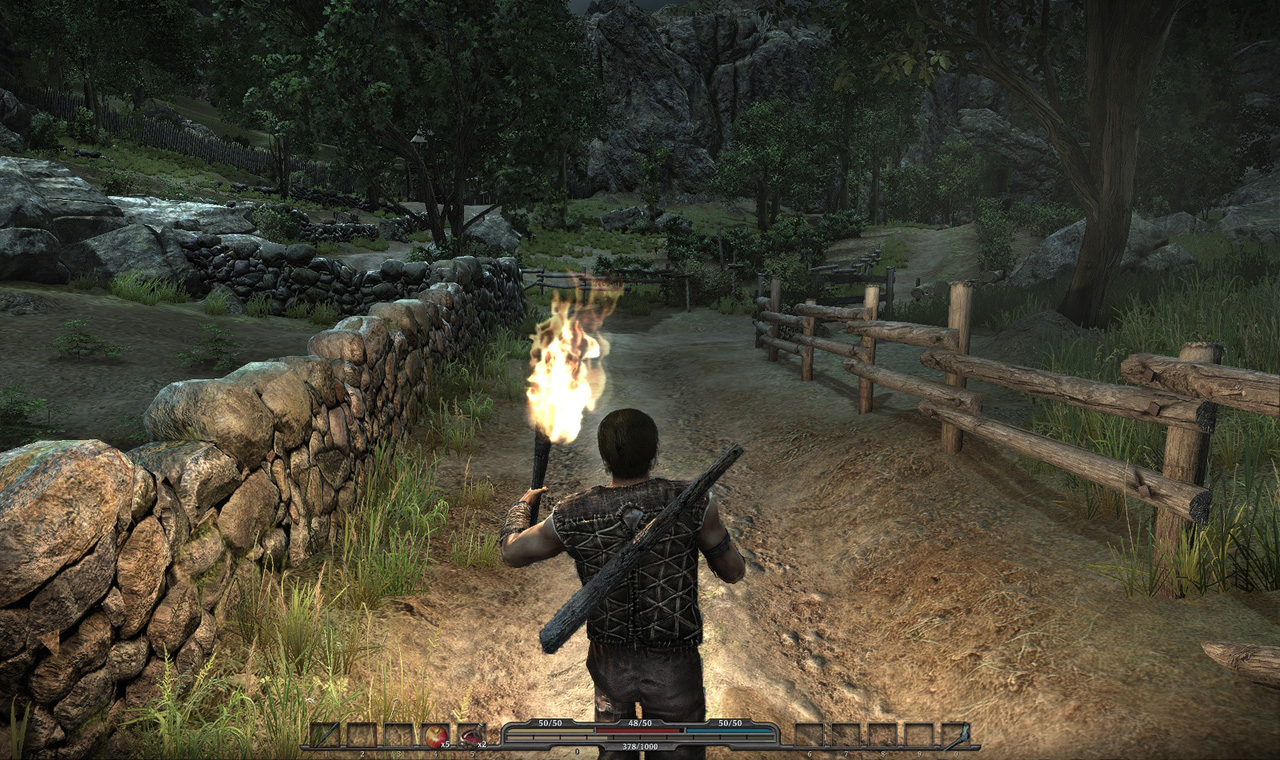Image resolution: width=1280 pixels, height=760 pixels.
Task: Select the red apple hotbar slot
Action: pos(435,735)
